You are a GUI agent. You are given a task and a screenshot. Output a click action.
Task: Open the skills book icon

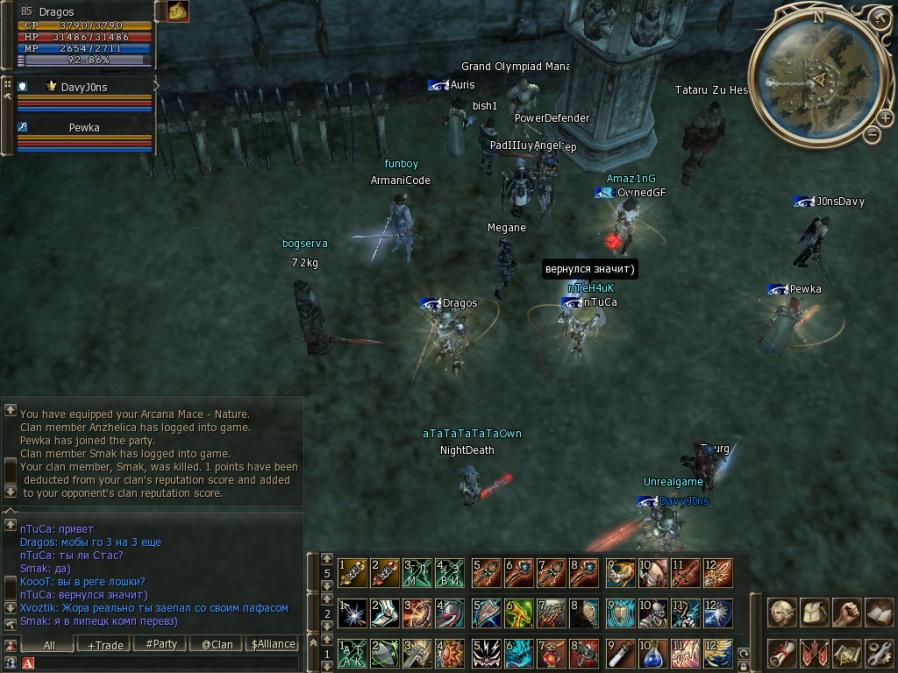[878, 613]
